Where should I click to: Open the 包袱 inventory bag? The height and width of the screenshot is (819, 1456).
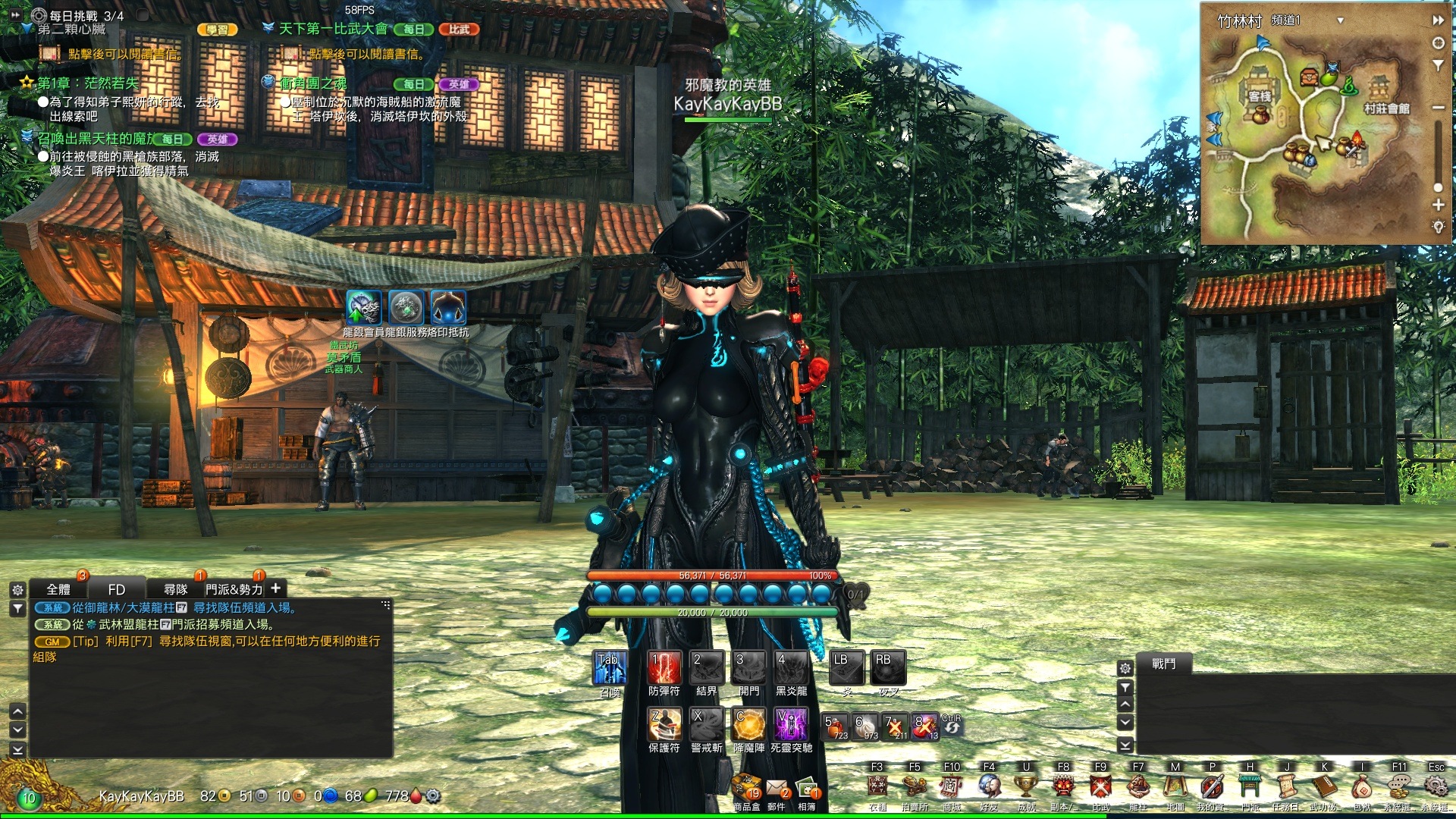(x=1362, y=787)
